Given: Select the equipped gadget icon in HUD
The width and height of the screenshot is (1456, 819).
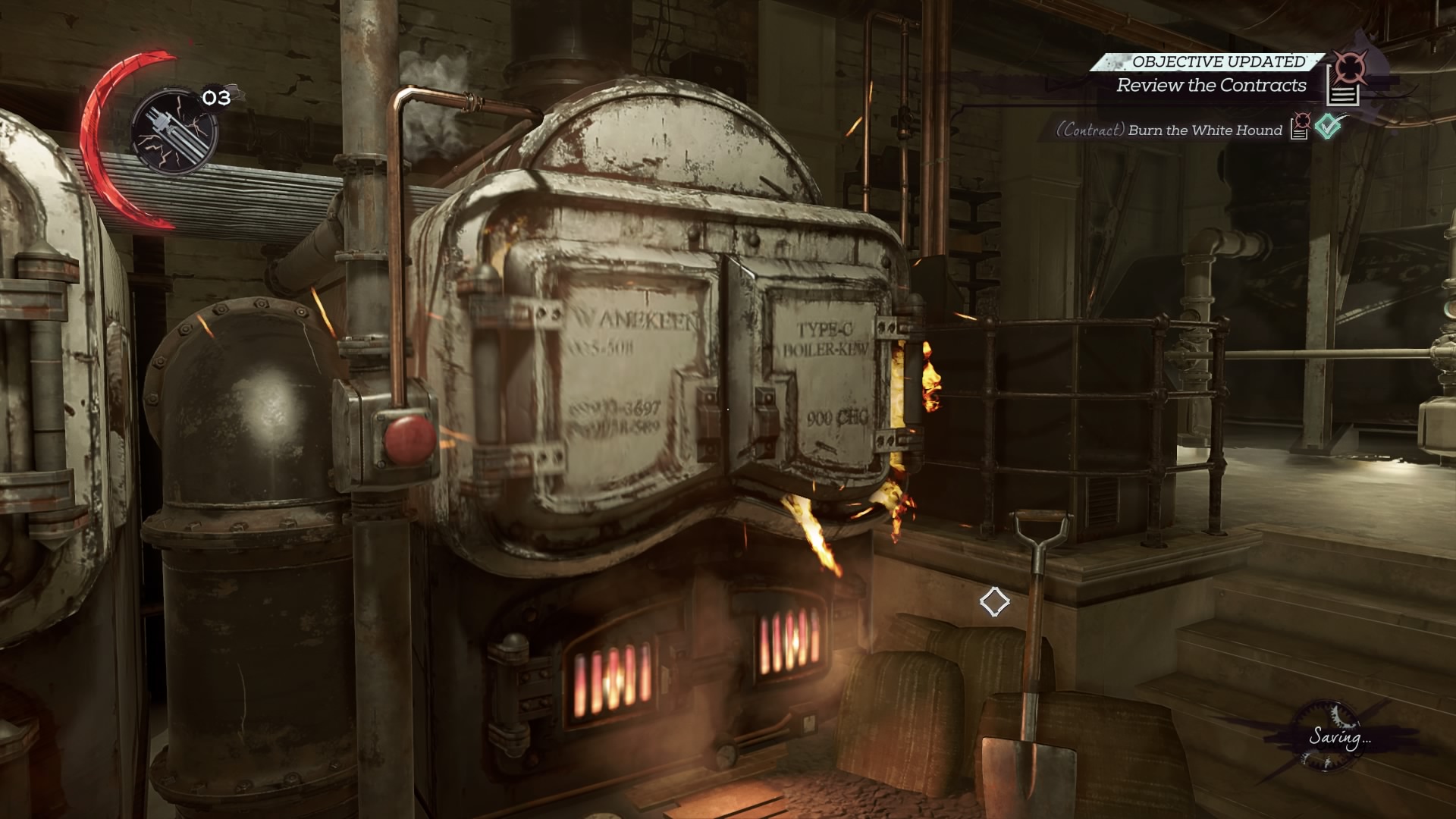Looking at the screenshot, I should [x=174, y=131].
